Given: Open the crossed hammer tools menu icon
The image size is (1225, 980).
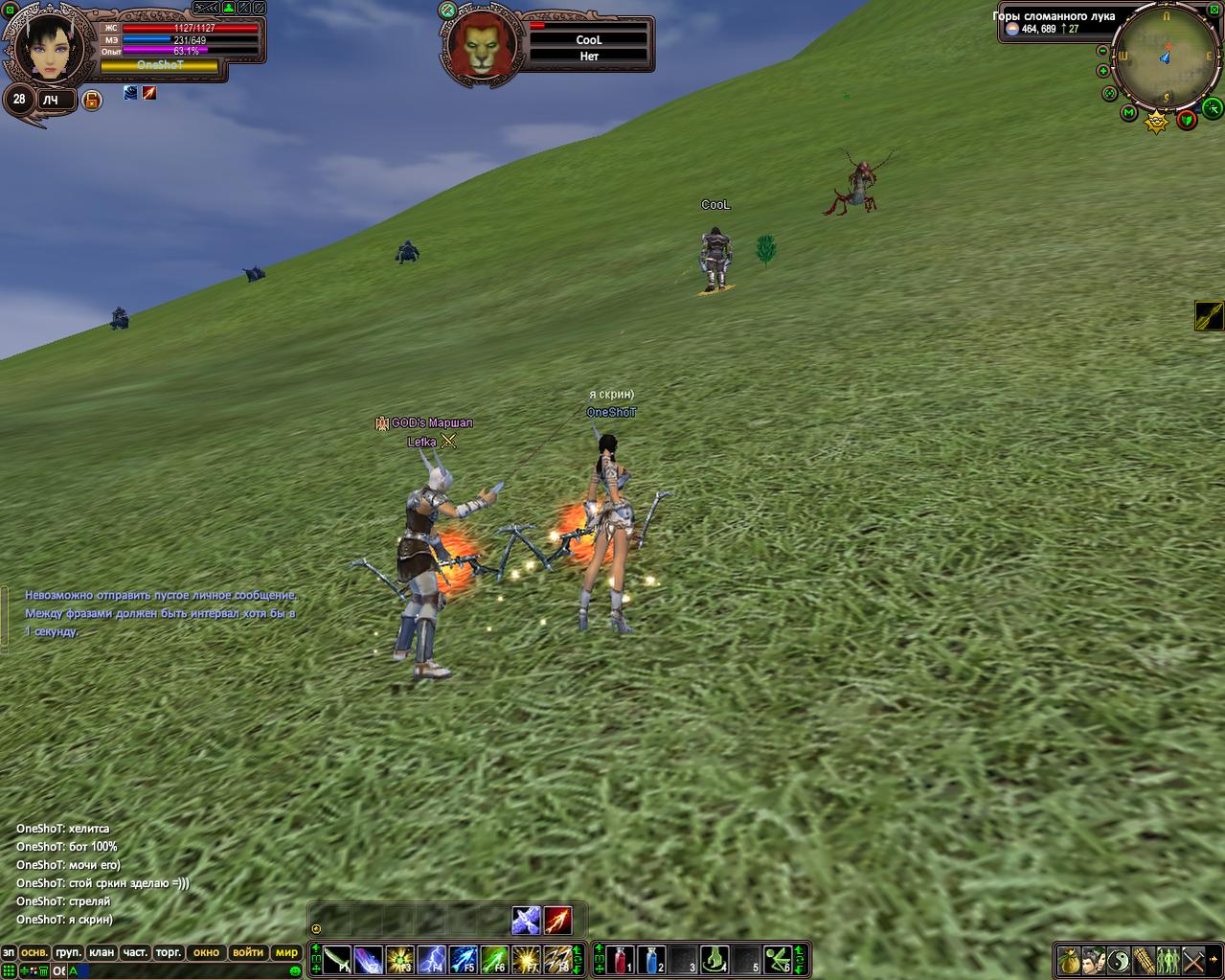Looking at the screenshot, I should 1193,959.
